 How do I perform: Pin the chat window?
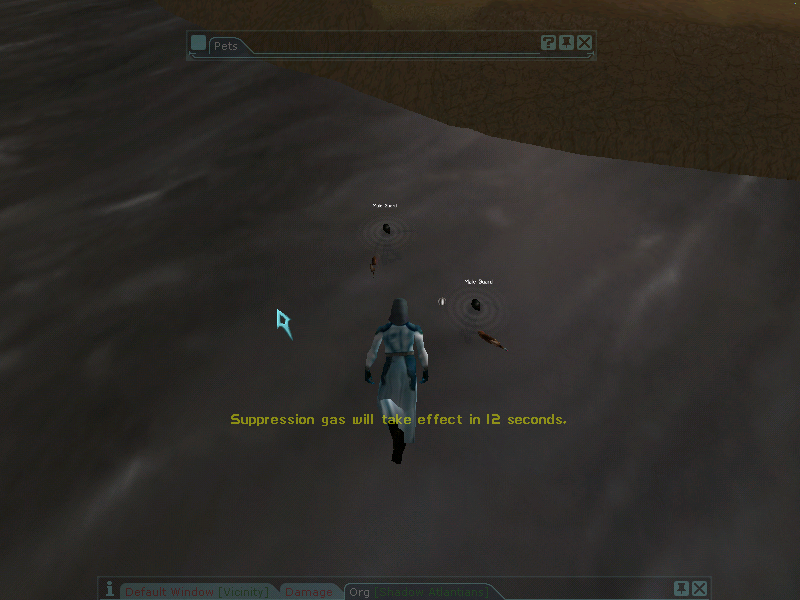681,588
